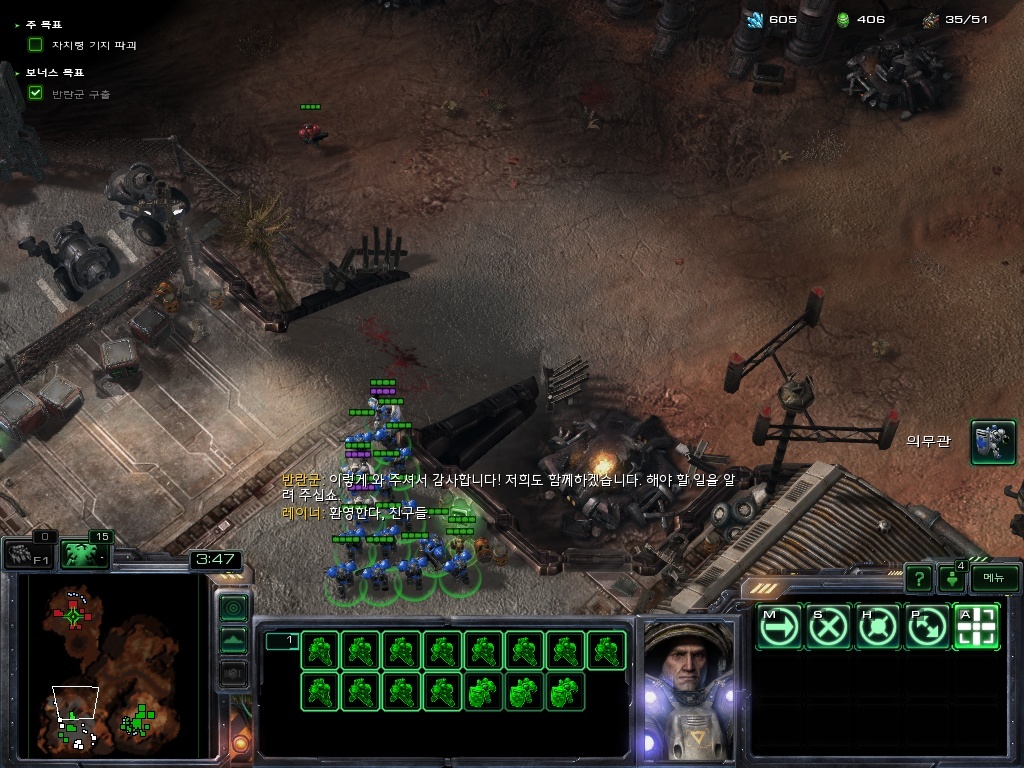Collapse the 주 목표 objectives header
Screen dimensions: 1024x768
(18, 24)
